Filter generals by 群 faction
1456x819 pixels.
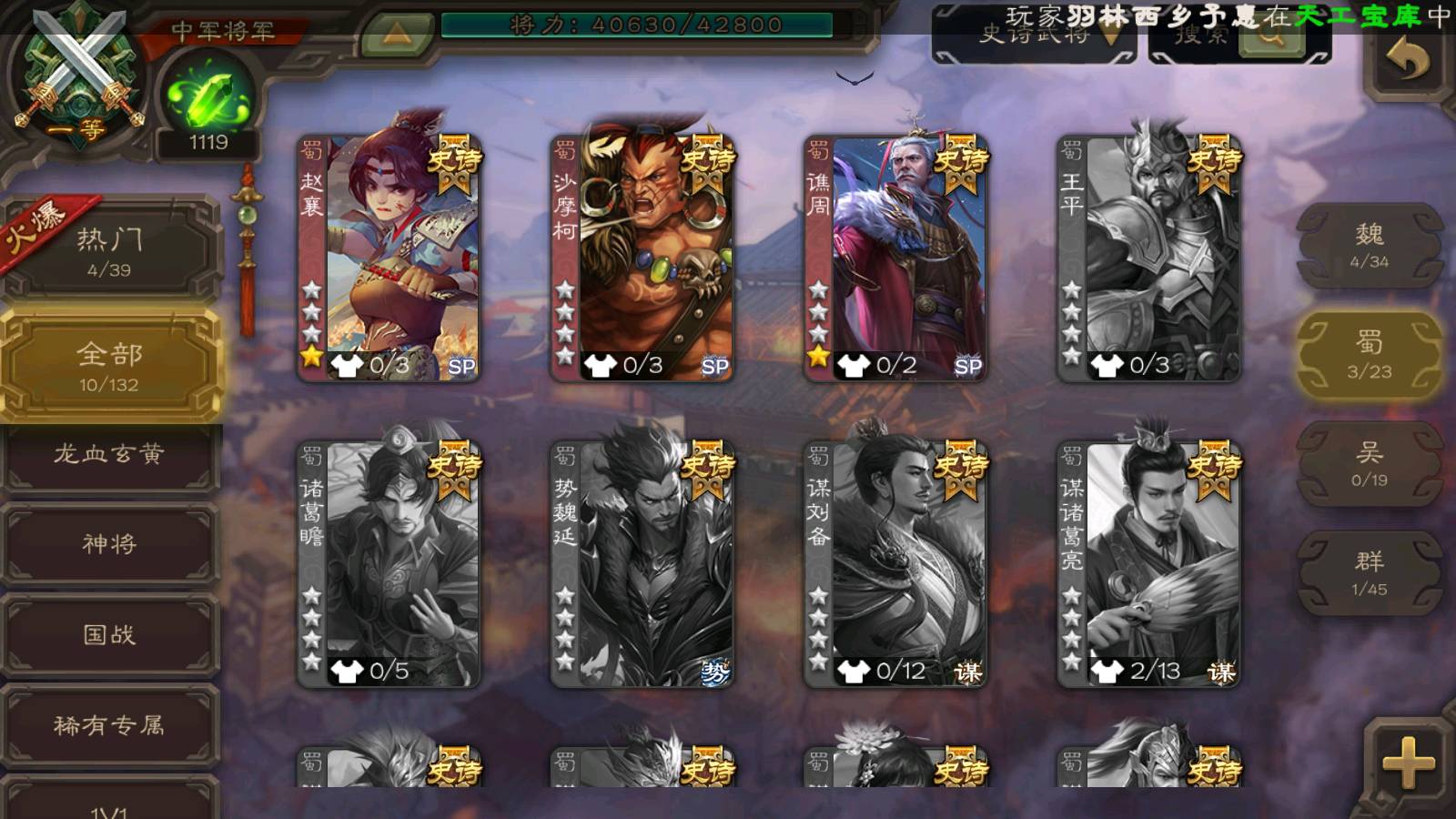coord(1369,573)
